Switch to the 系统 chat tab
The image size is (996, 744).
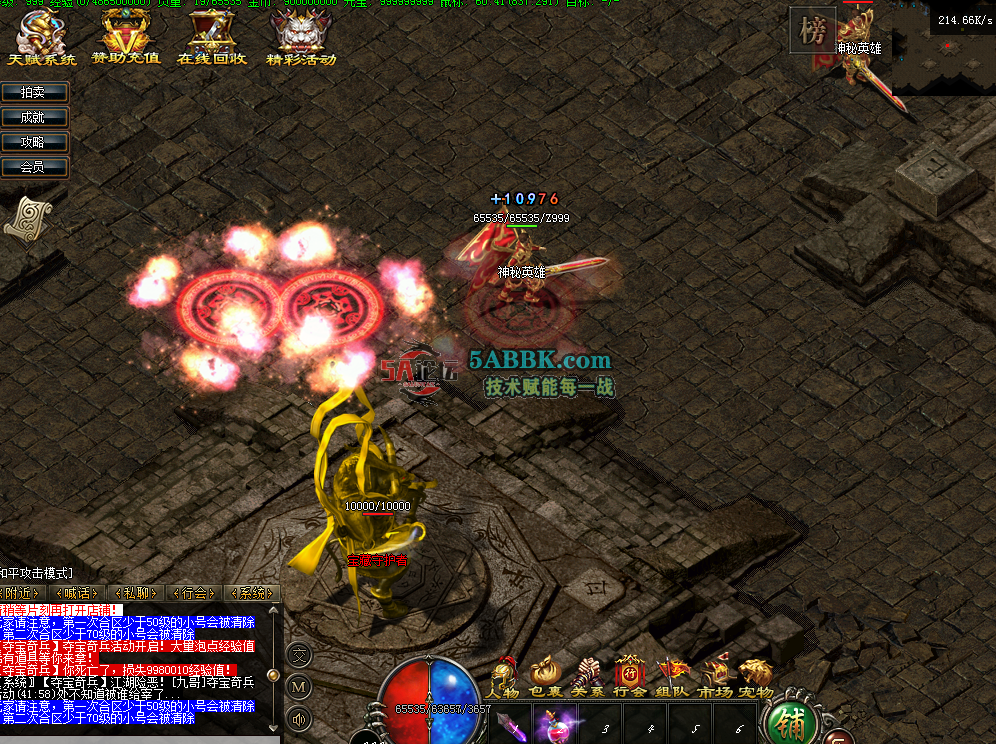coord(251,593)
